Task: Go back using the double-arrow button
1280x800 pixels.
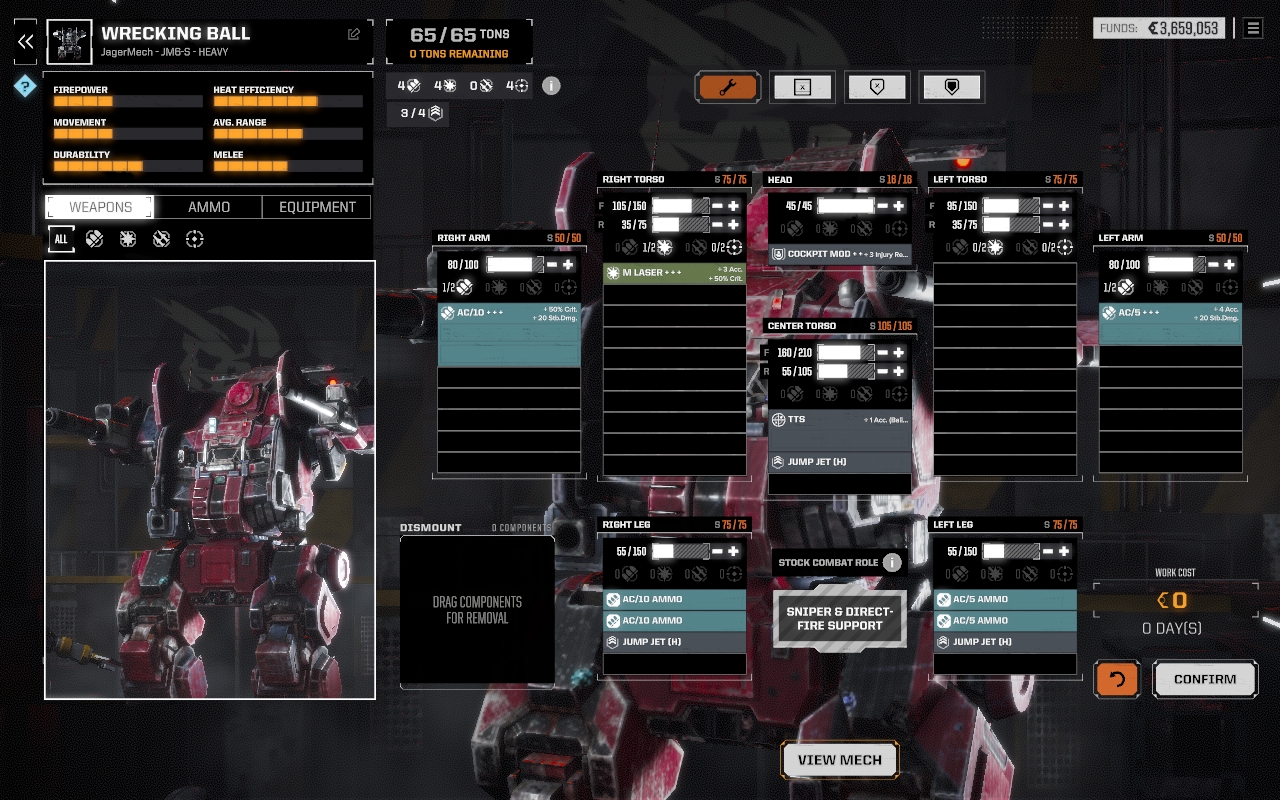Action: [x=25, y=41]
